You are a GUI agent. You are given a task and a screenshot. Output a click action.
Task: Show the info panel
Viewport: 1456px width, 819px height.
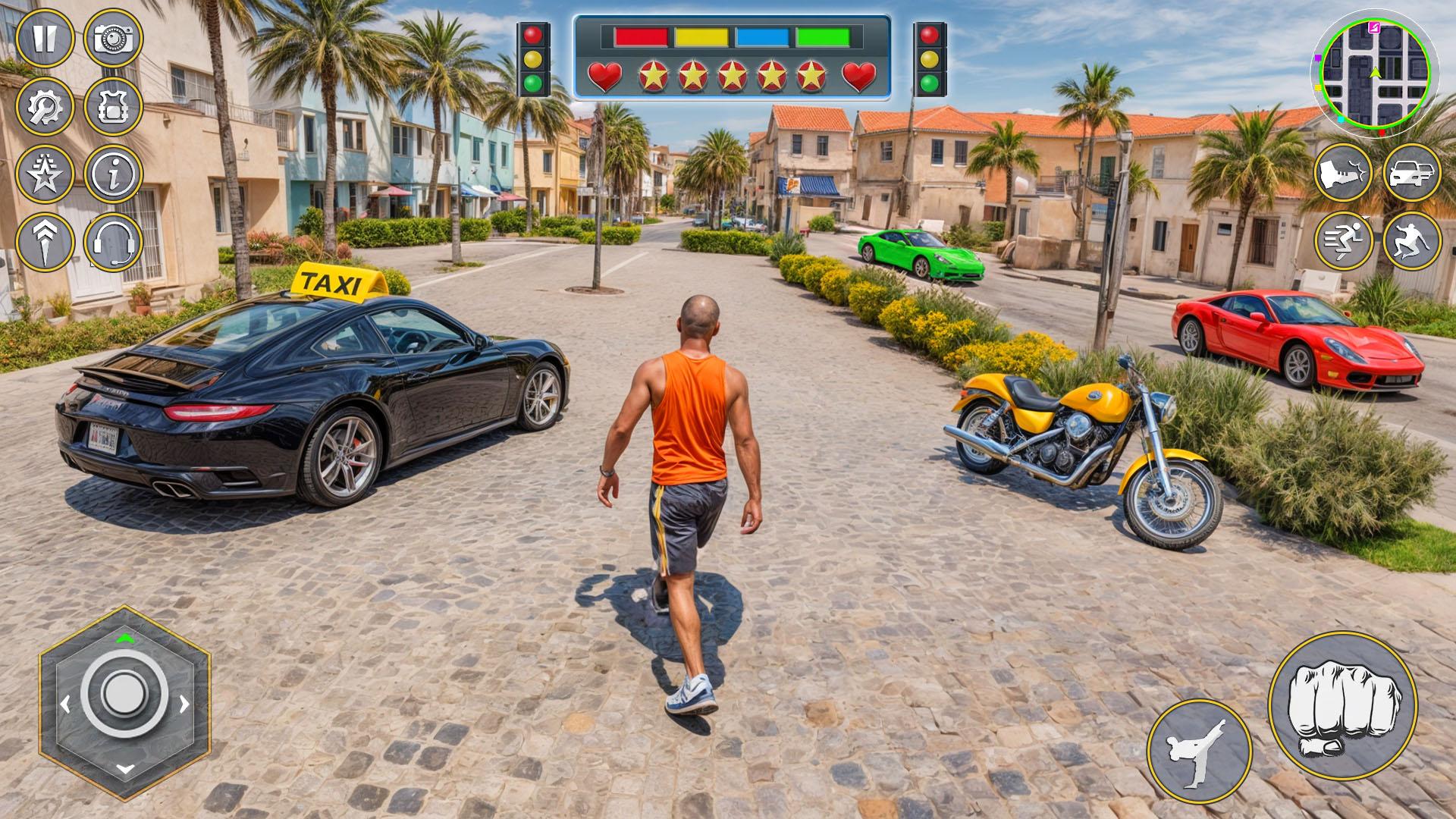114,174
